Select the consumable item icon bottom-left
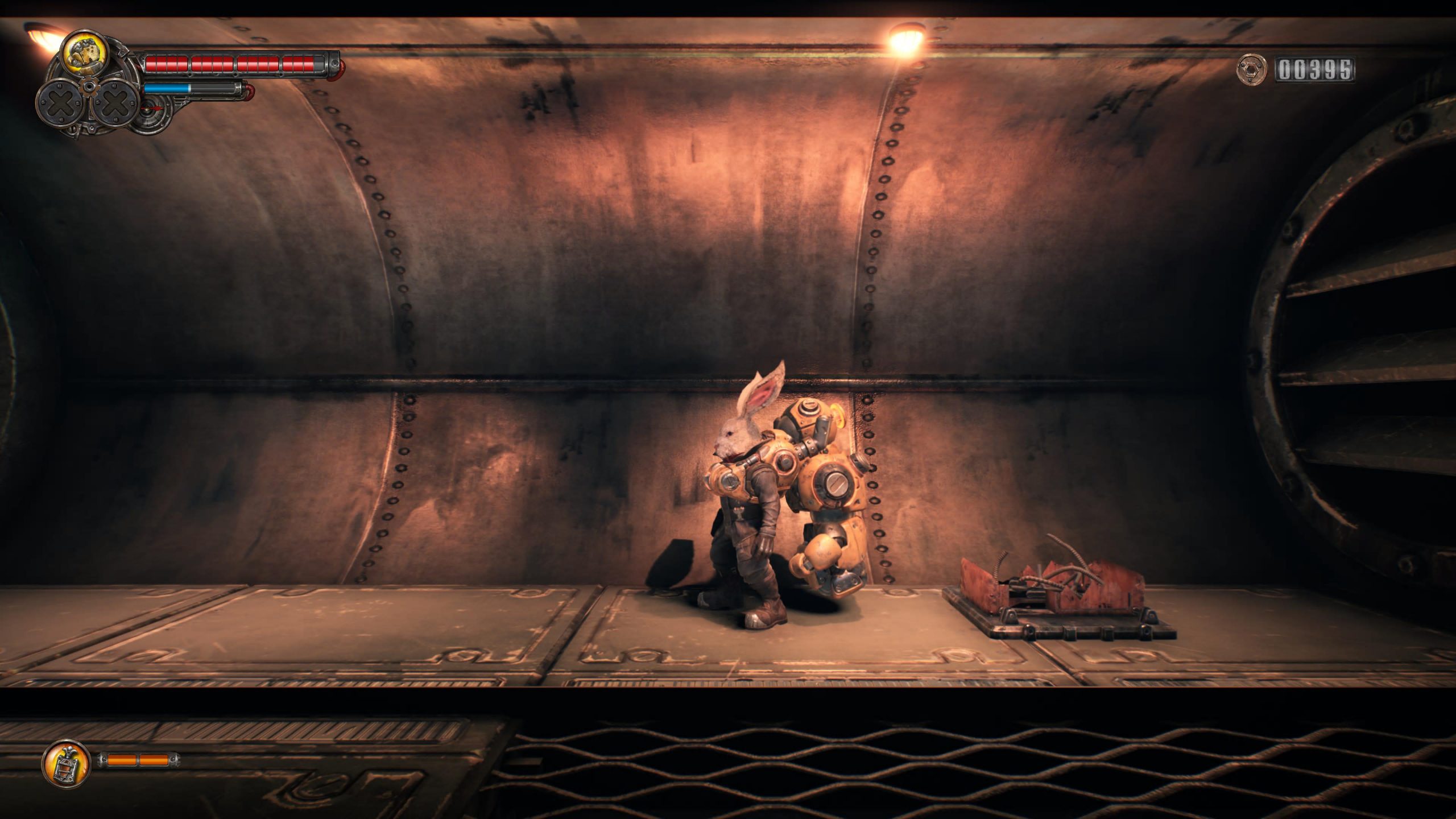The image size is (1456, 819). pyautogui.click(x=67, y=762)
